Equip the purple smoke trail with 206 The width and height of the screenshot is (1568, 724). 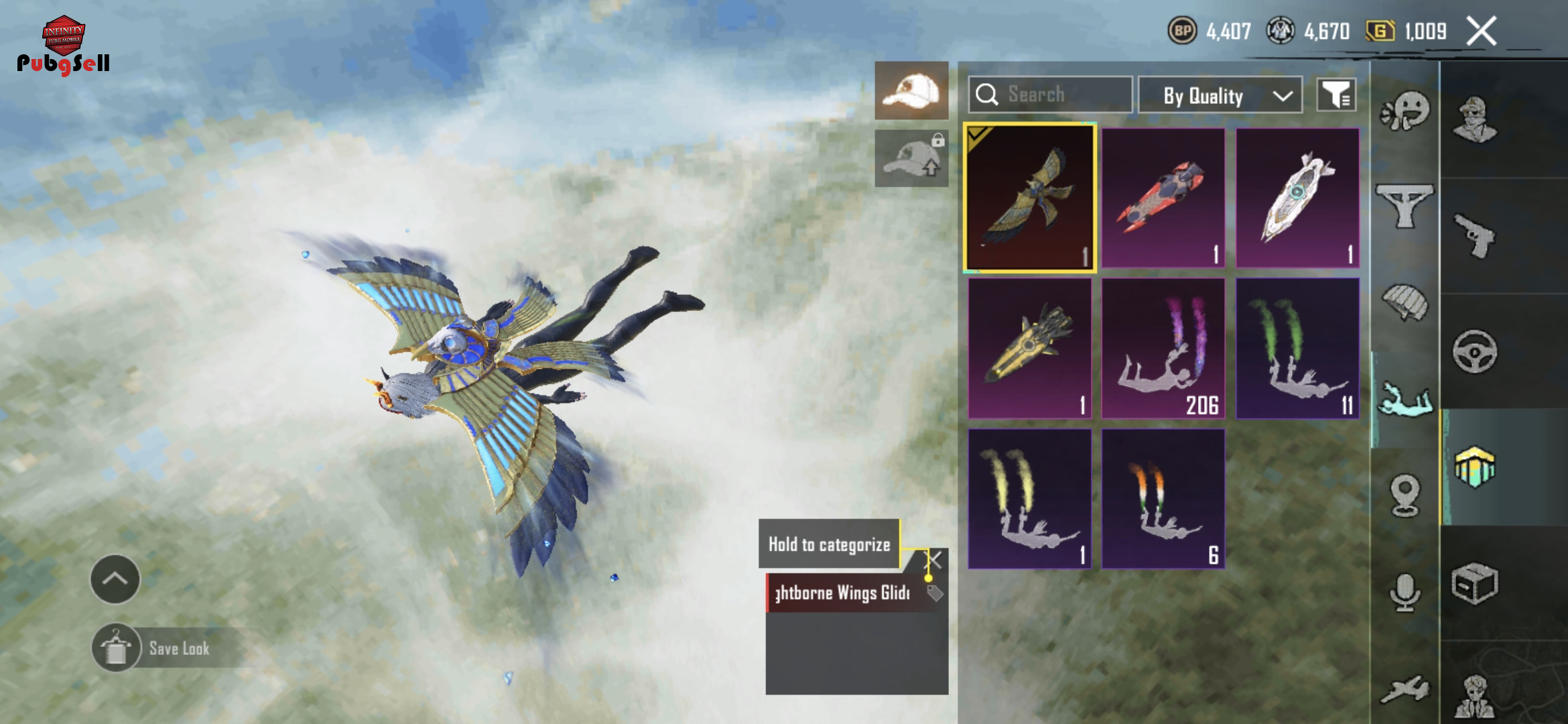(x=1163, y=349)
